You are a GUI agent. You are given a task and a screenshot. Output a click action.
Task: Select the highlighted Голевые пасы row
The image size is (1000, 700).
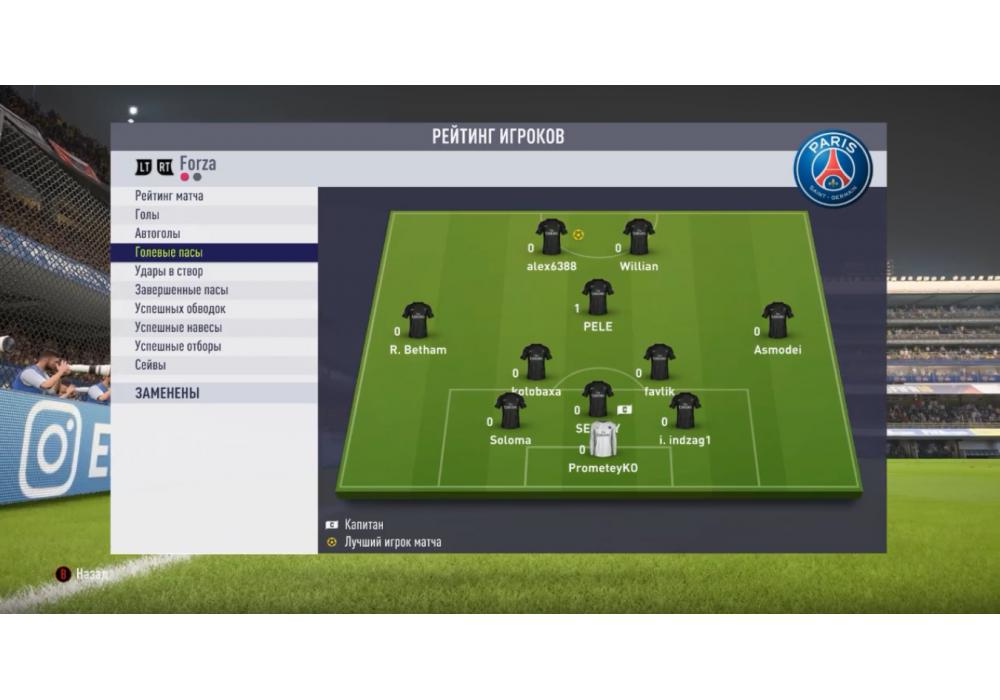pyautogui.click(x=214, y=253)
